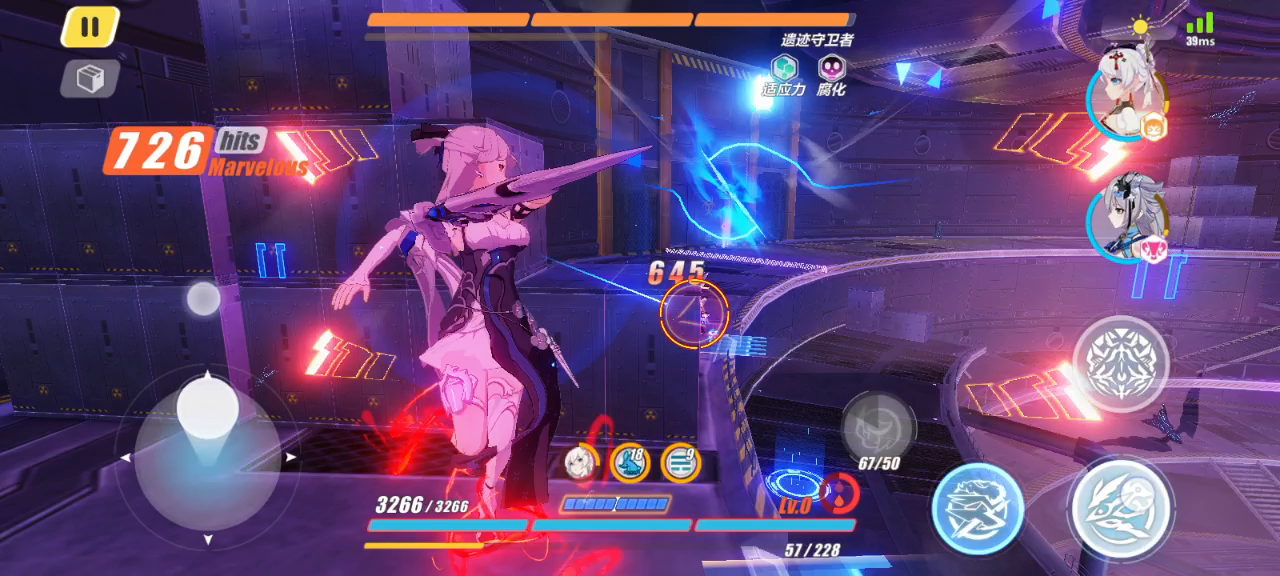Pause the battle with the yellow pause button
The width and height of the screenshot is (1280, 576).
(x=90, y=27)
